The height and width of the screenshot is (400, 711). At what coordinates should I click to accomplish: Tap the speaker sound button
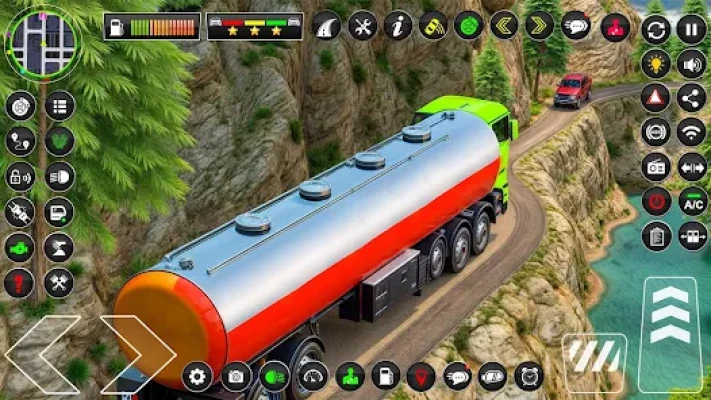click(x=691, y=63)
